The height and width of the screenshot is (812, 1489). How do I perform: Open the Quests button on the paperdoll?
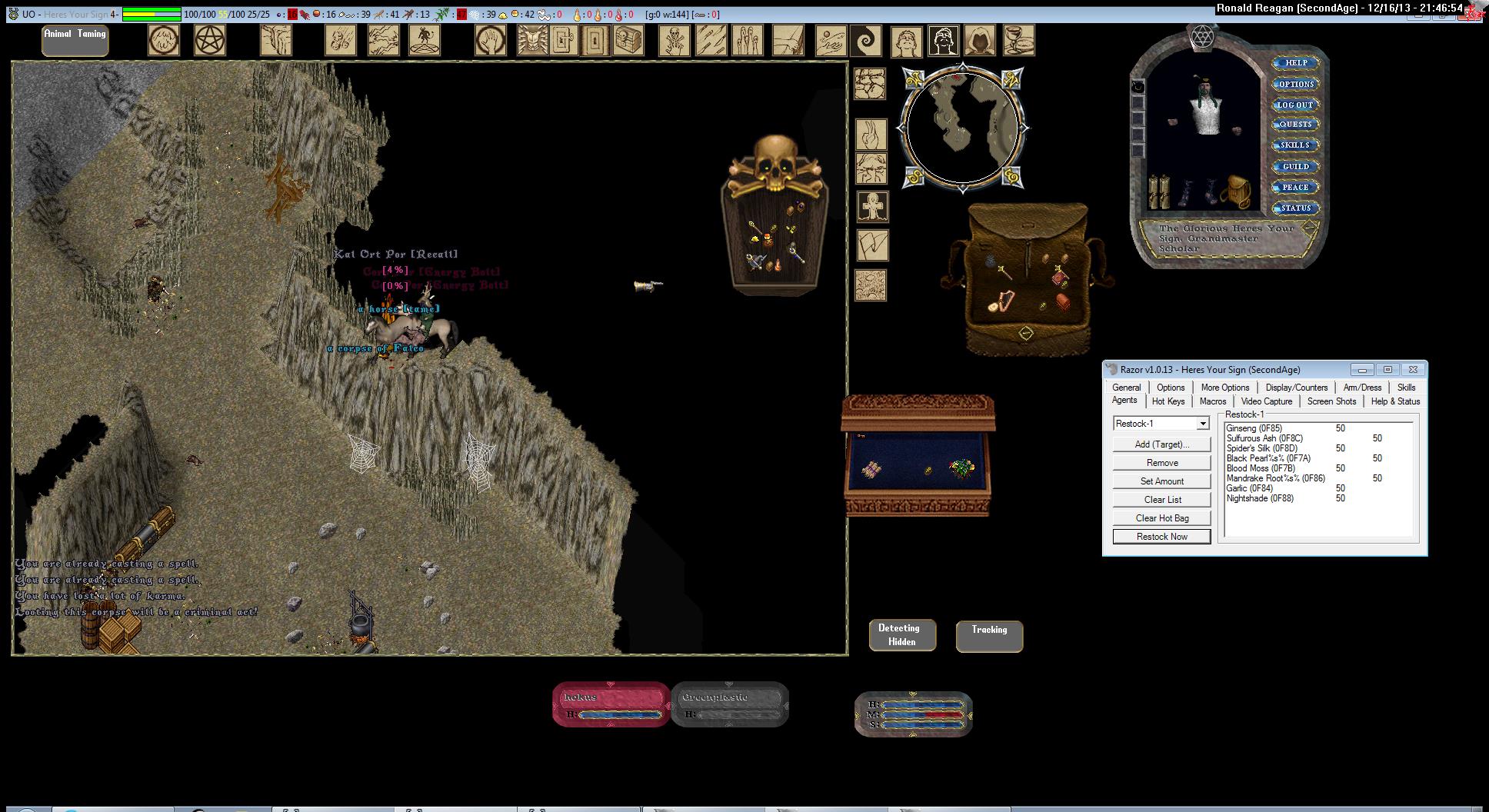coord(1295,124)
